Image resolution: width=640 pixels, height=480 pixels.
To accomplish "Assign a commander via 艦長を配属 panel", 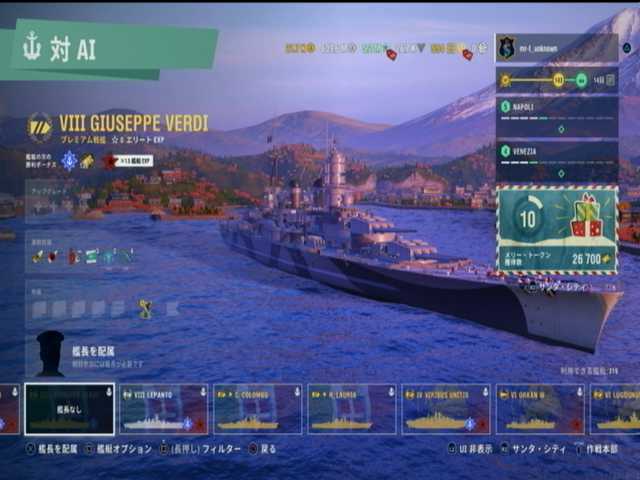I will [x=112, y=356].
